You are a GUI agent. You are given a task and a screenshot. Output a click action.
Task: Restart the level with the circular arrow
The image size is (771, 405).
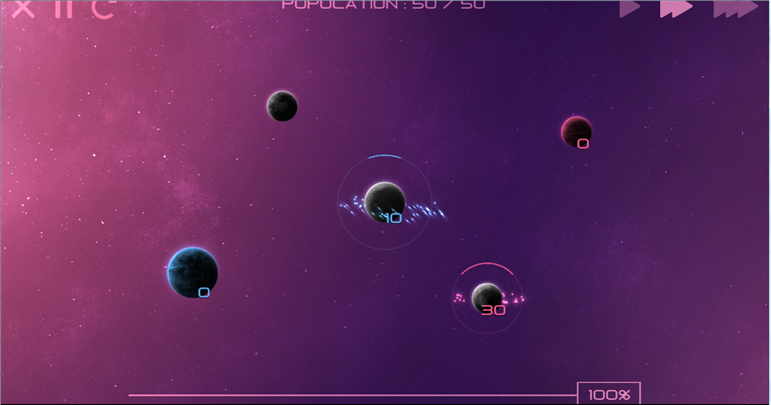(102, 8)
